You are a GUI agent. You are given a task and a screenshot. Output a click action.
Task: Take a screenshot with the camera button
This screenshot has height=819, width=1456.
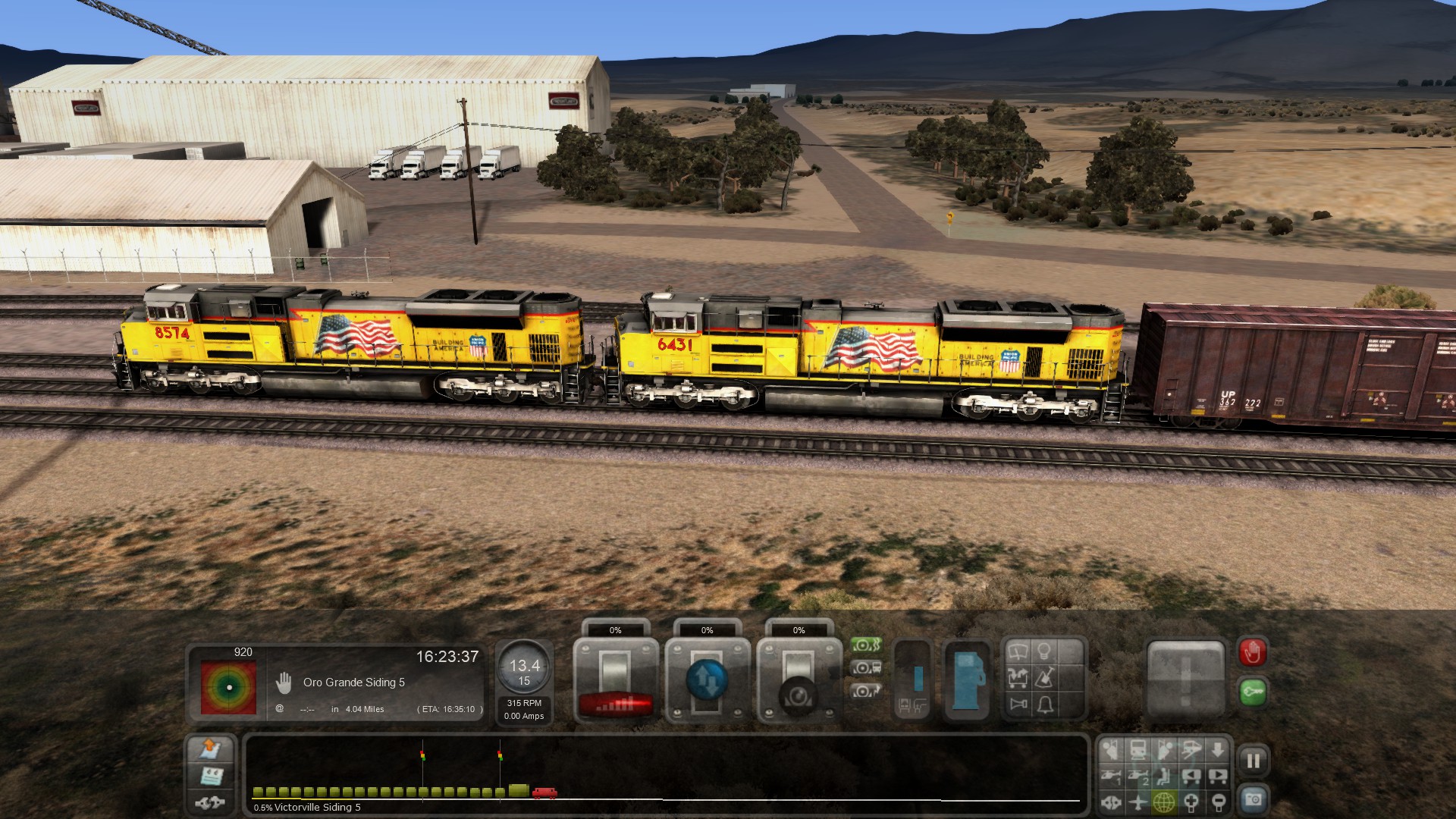(1253, 799)
